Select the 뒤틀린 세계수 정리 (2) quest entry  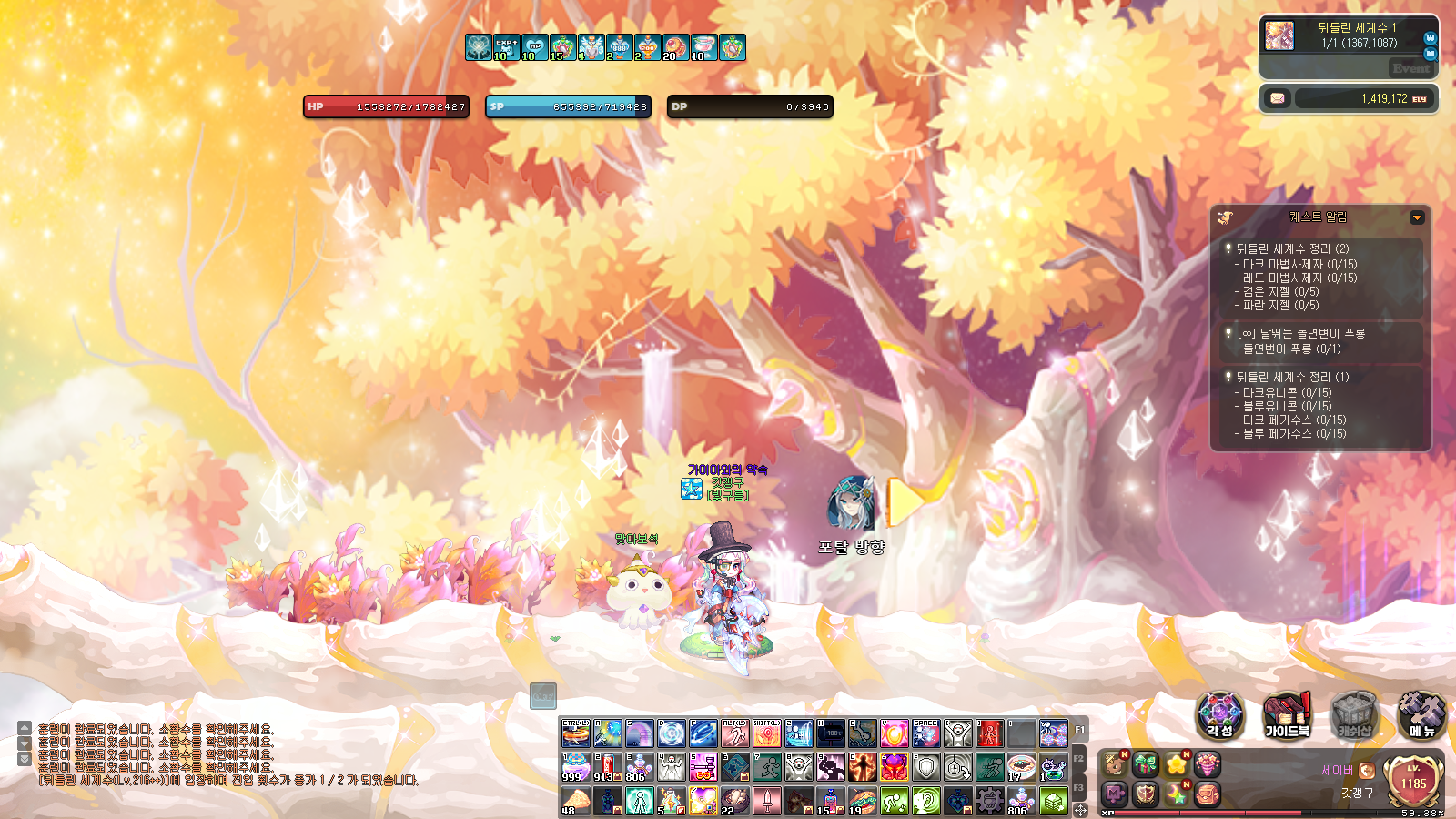tap(1292, 248)
